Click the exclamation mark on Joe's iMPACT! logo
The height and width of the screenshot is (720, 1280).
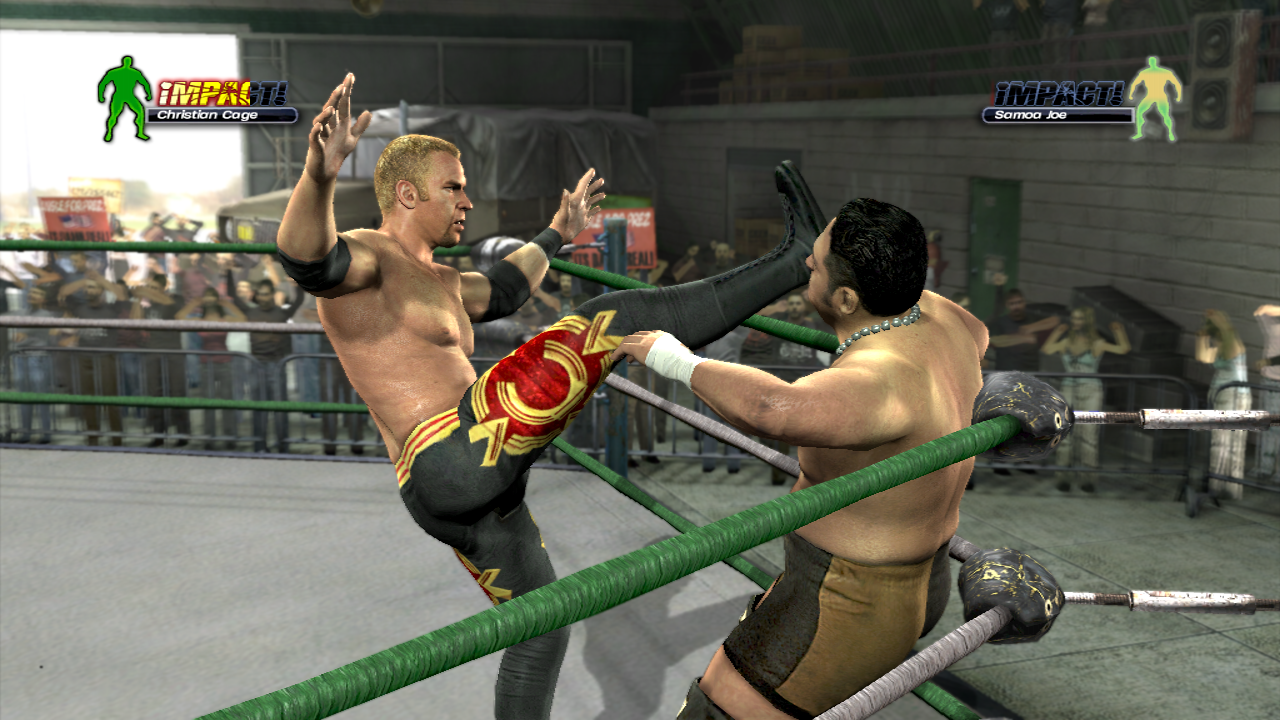coord(1116,92)
